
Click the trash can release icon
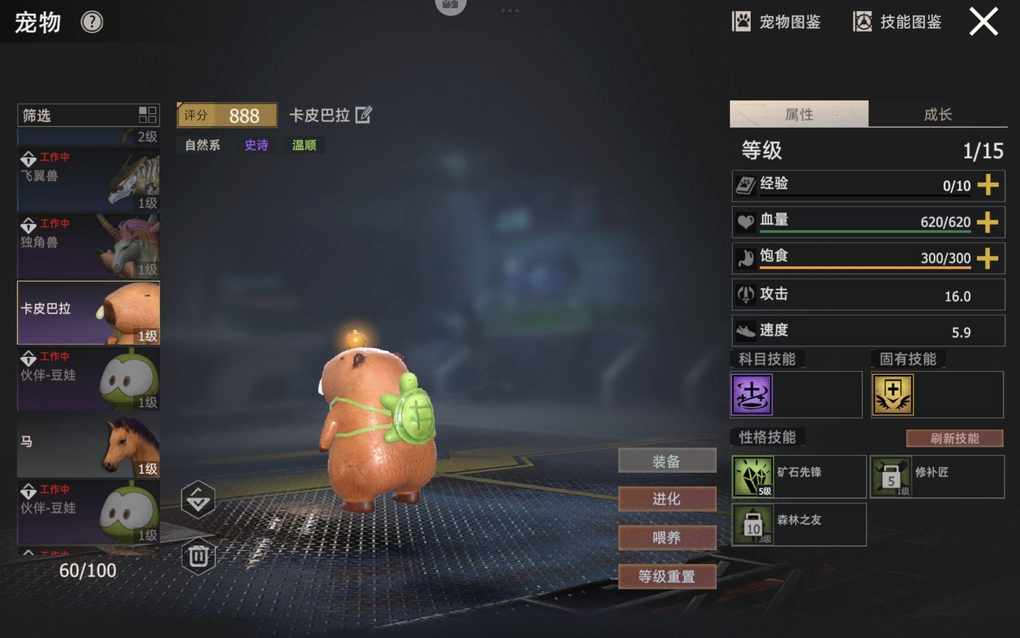point(198,555)
